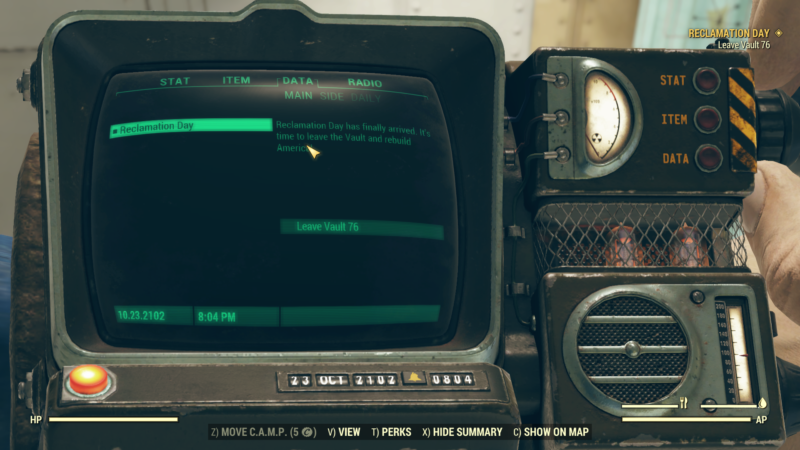Open the DAILY quests sub-tab
Screen dimensions: 800x450
pyautogui.click(x=366, y=96)
